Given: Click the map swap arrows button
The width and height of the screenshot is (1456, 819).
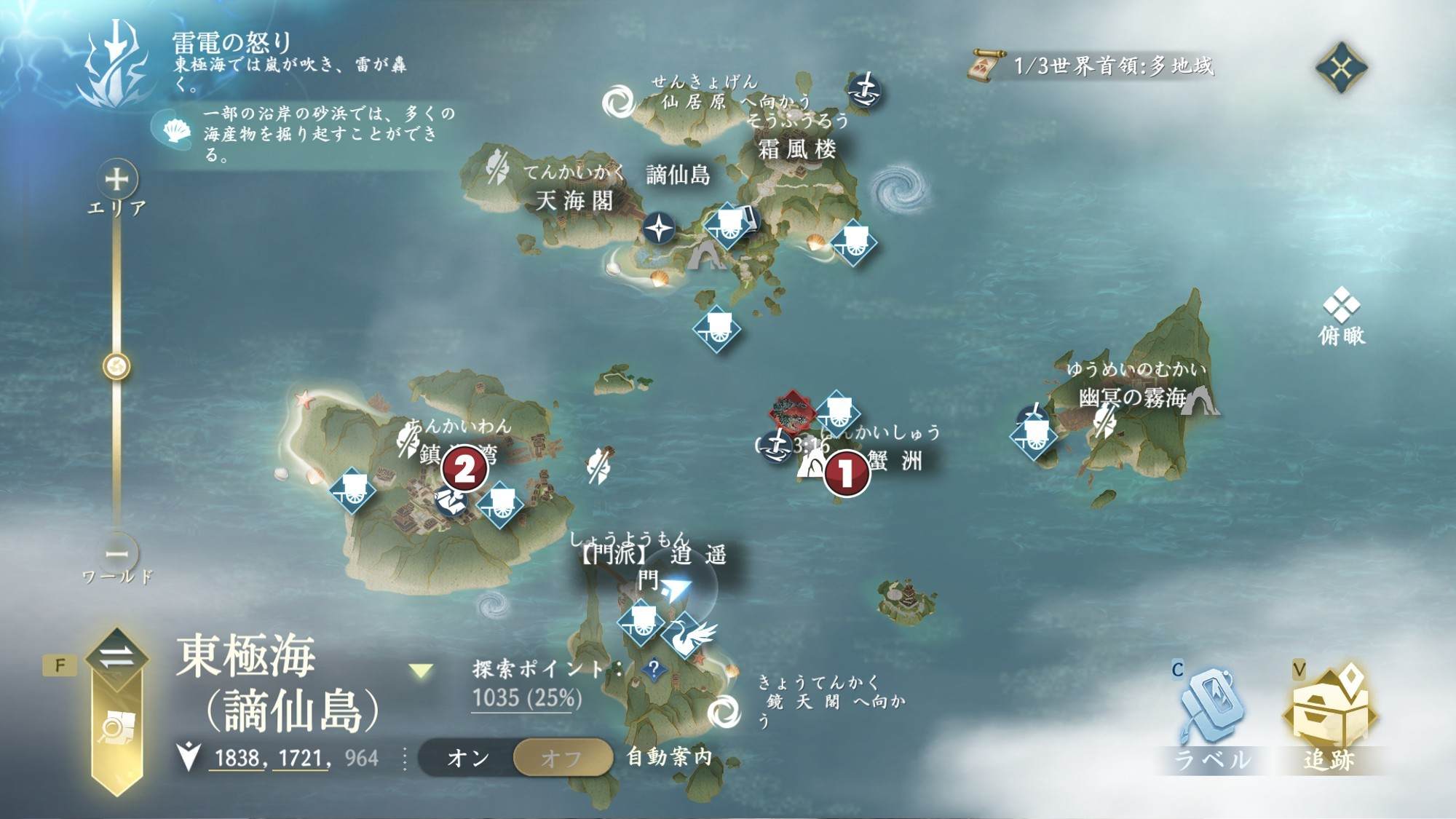Looking at the screenshot, I should pos(116,657).
